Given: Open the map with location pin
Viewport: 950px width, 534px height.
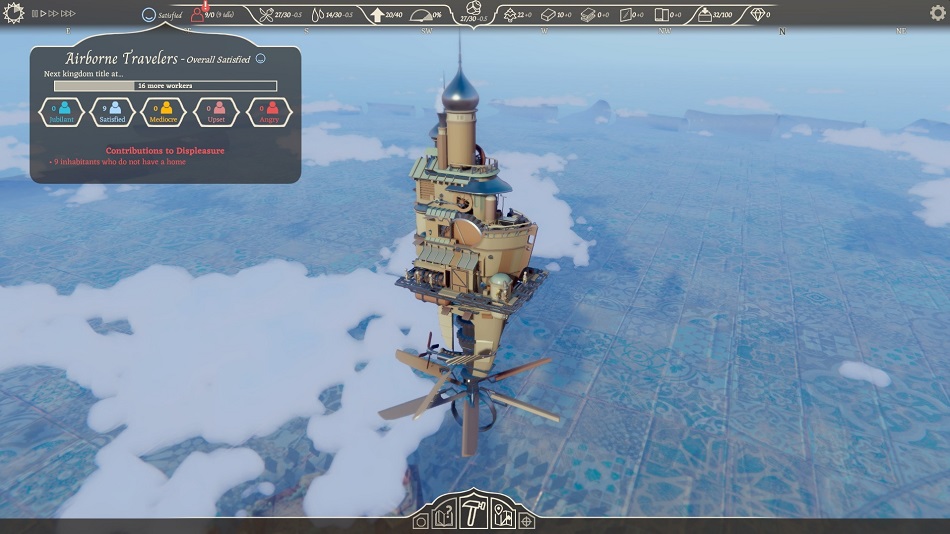Looking at the screenshot, I should click(503, 518).
